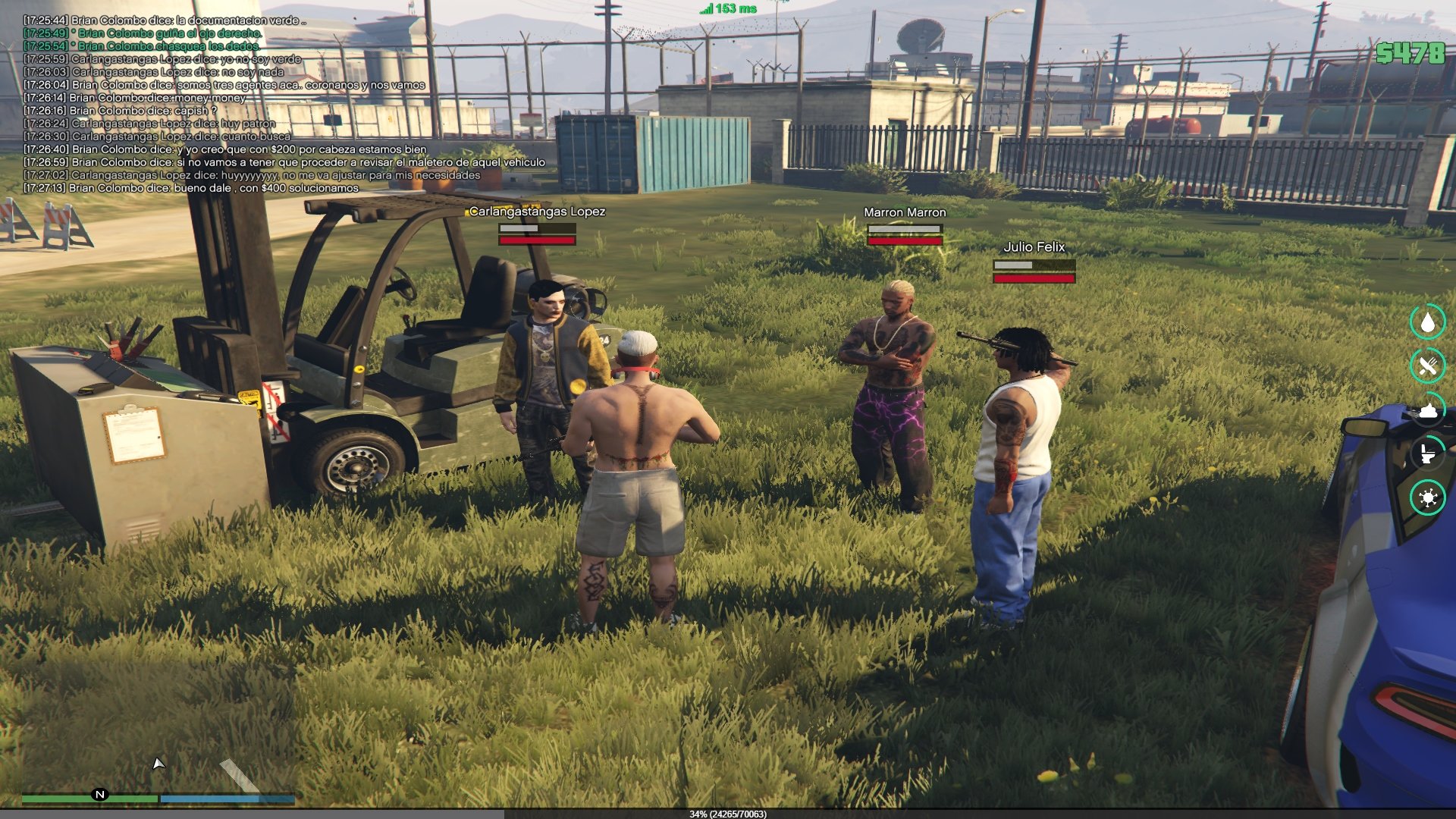Click the water drop thirst icon
The image size is (1456, 819).
click(1428, 322)
